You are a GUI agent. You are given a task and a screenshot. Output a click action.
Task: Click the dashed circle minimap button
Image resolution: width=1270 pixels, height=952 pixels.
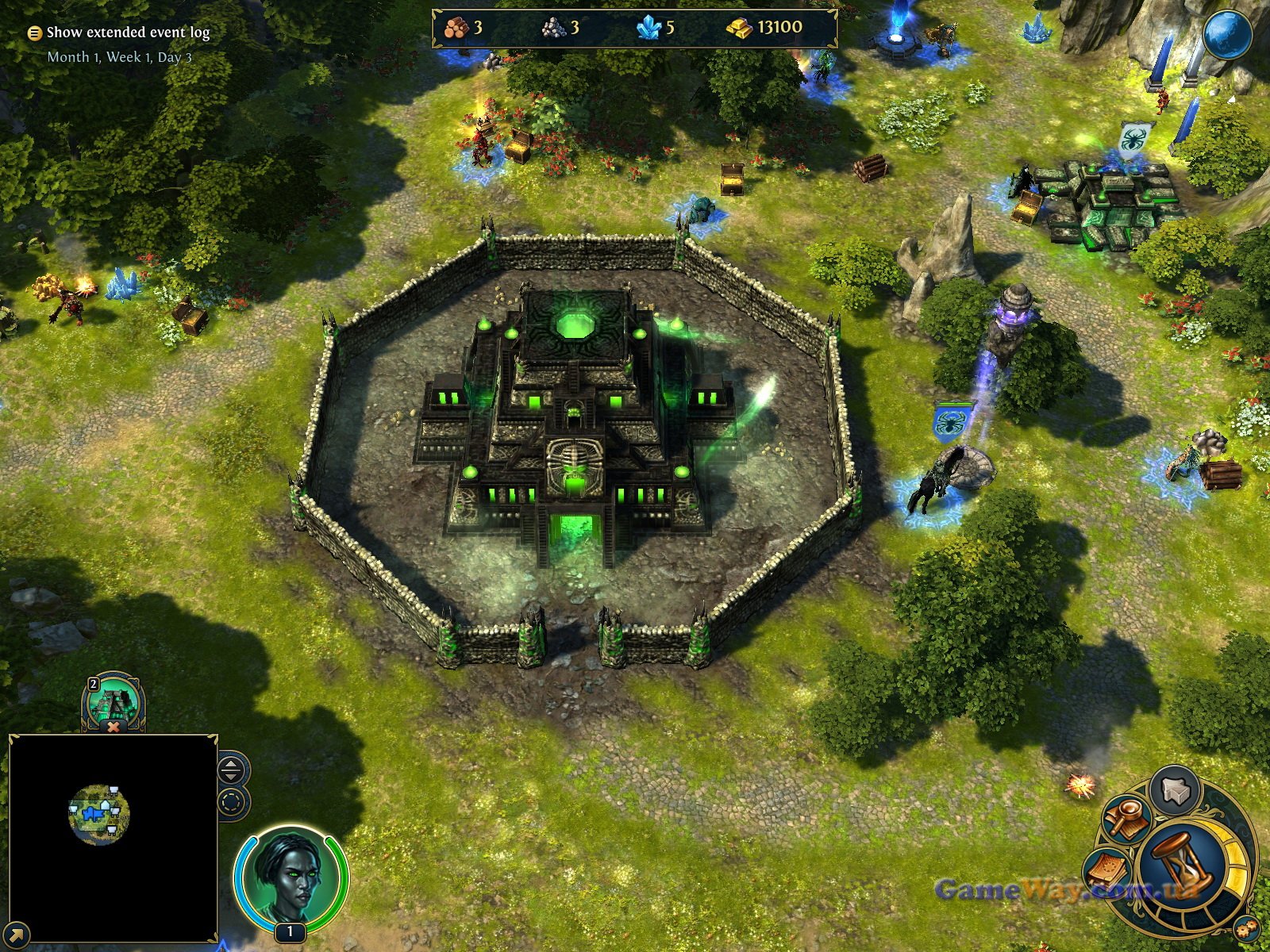point(232,802)
